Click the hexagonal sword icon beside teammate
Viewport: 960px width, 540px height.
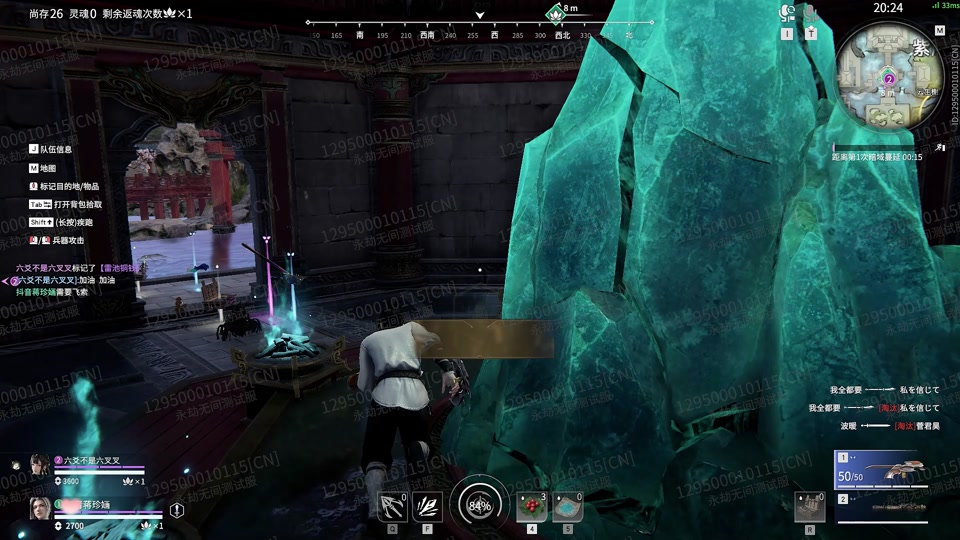coord(177,510)
